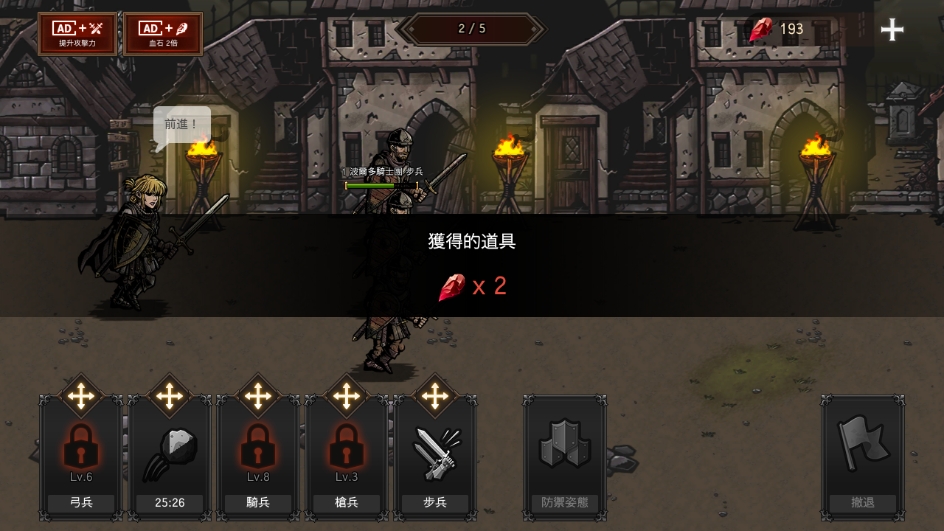Select the locked 槍兵 spearman card
The width and height of the screenshot is (944, 531).
[346, 455]
